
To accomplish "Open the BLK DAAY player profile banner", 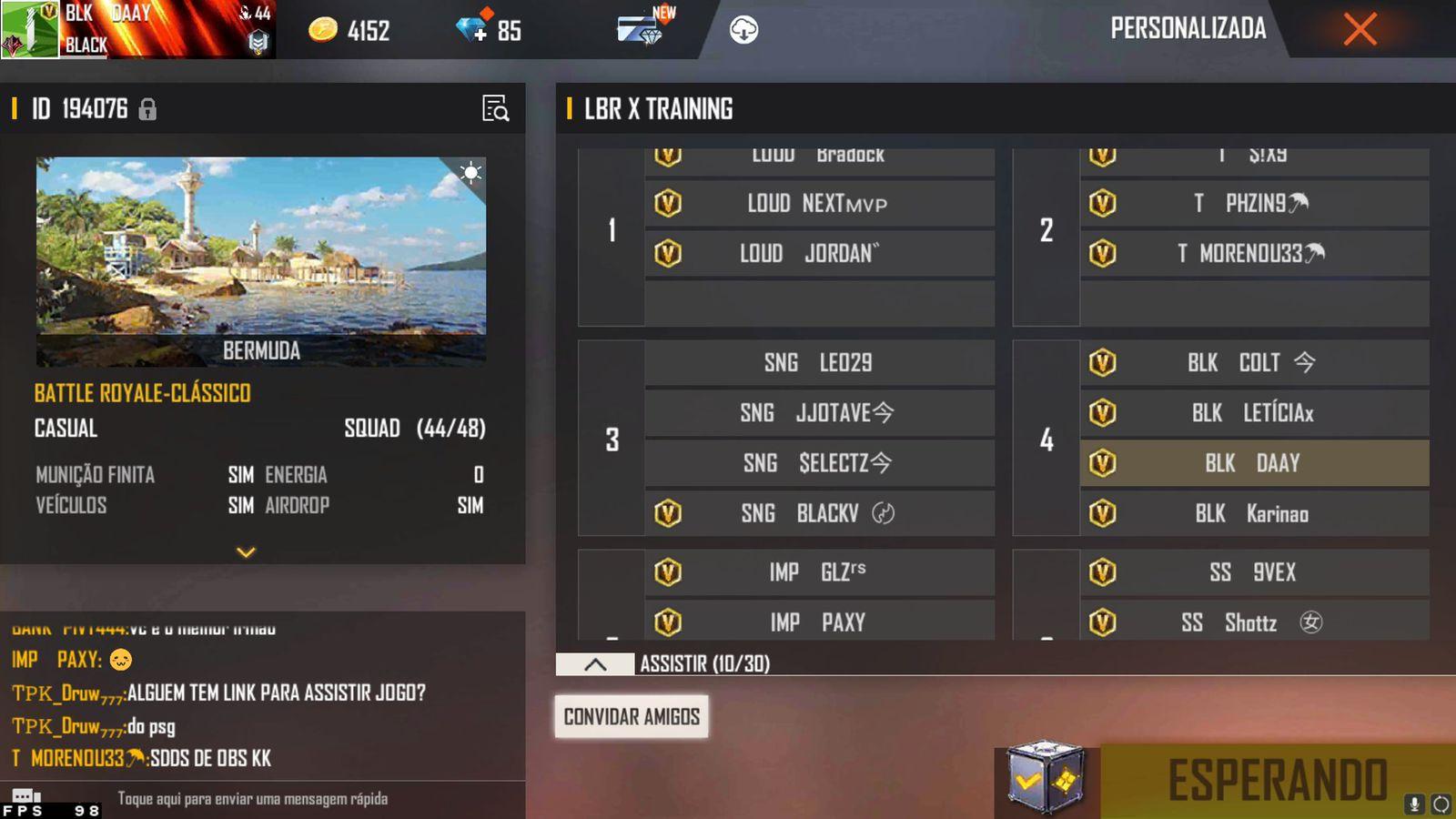I will click(136, 29).
